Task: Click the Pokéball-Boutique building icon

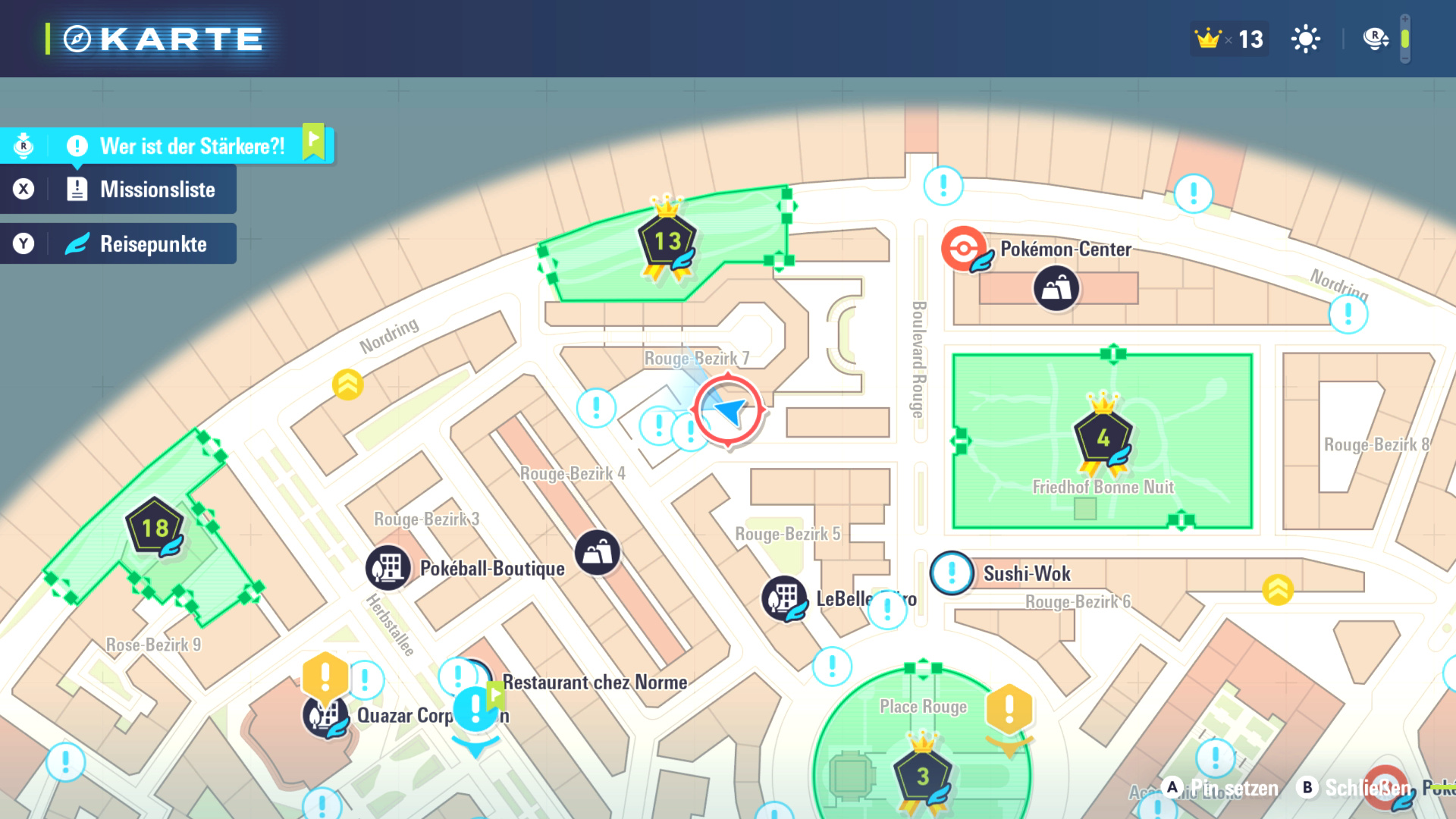Action: pyautogui.click(x=388, y=567)
